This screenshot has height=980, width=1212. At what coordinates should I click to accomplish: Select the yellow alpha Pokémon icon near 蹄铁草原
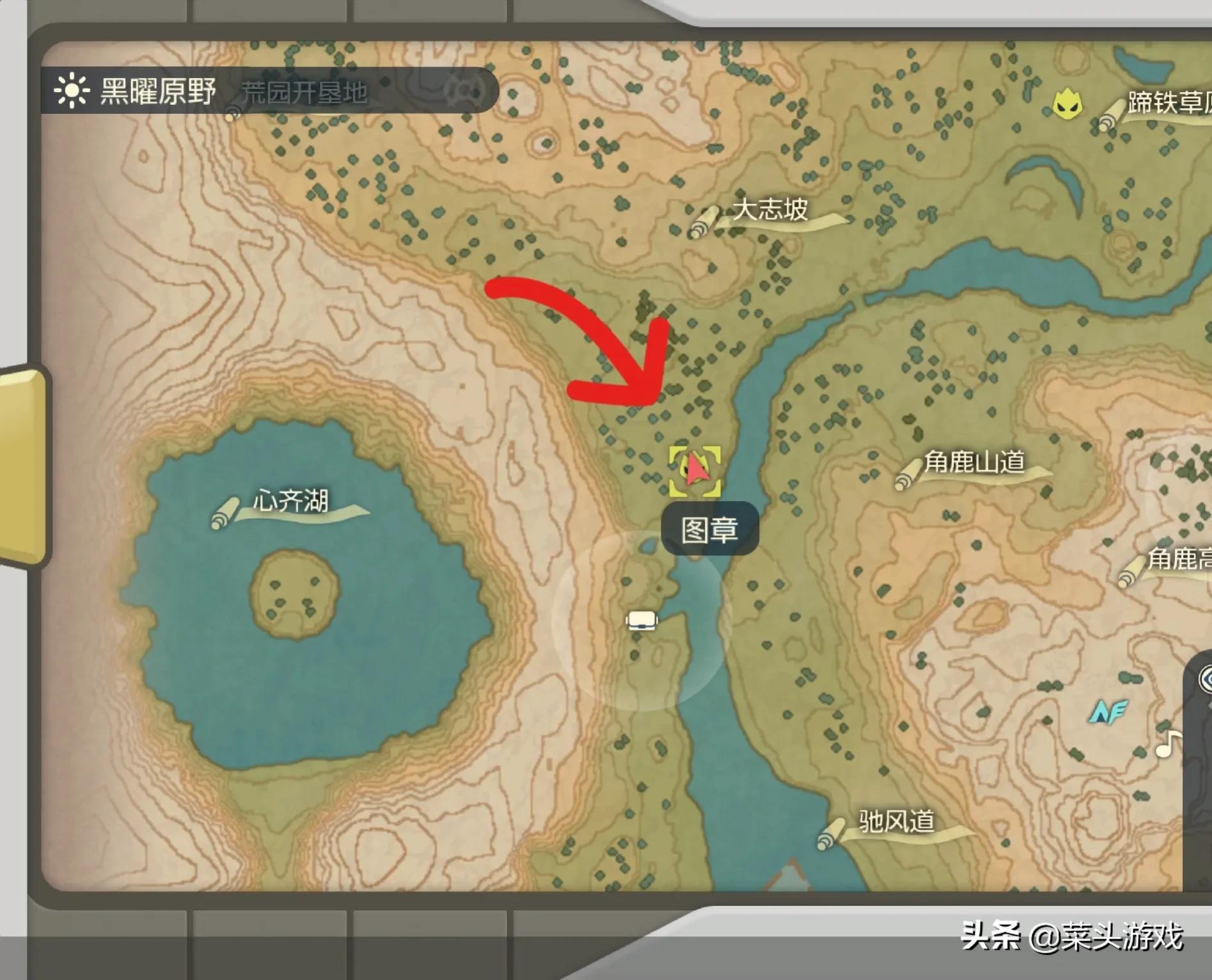click(x=1067, y=105)
